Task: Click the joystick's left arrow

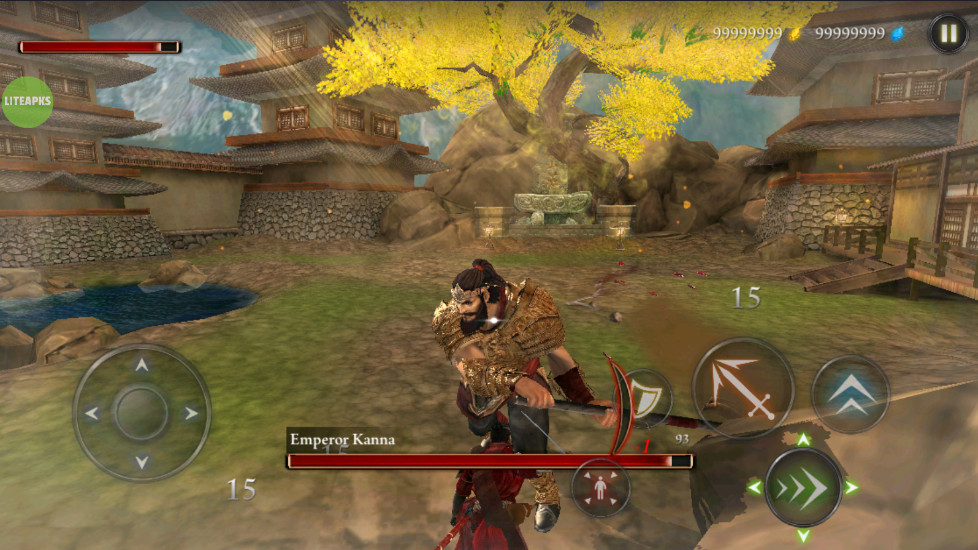Action: 92,413
